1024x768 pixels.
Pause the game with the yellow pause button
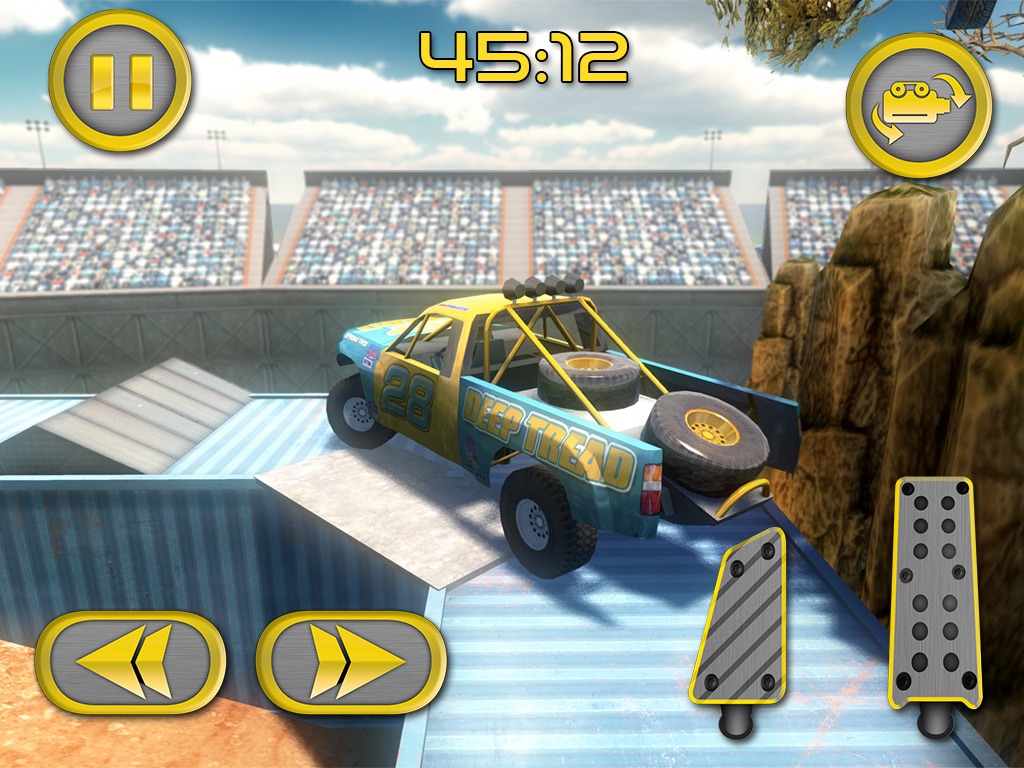pyautogui.click(x=120, y=80)
